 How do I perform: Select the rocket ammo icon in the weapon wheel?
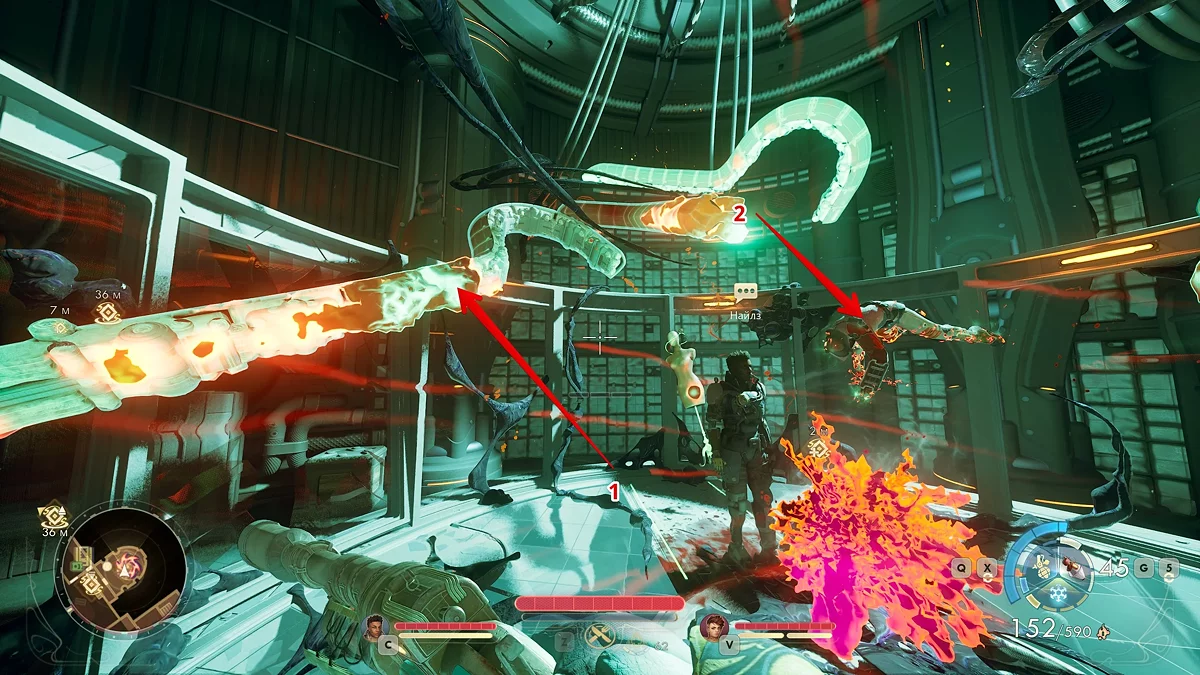point(1075,566)
